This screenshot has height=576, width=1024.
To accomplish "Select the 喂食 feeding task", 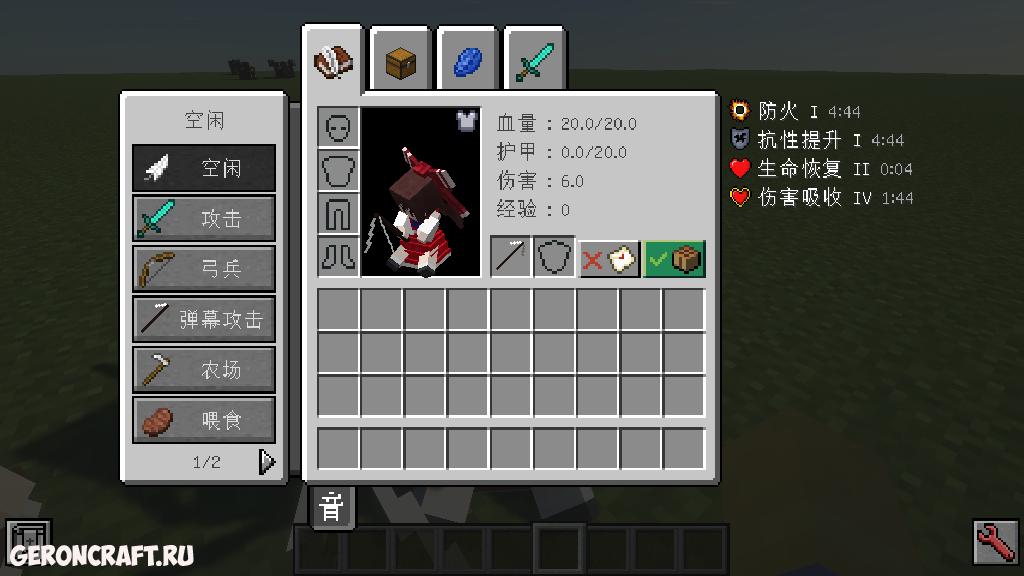I will [204, 420].
